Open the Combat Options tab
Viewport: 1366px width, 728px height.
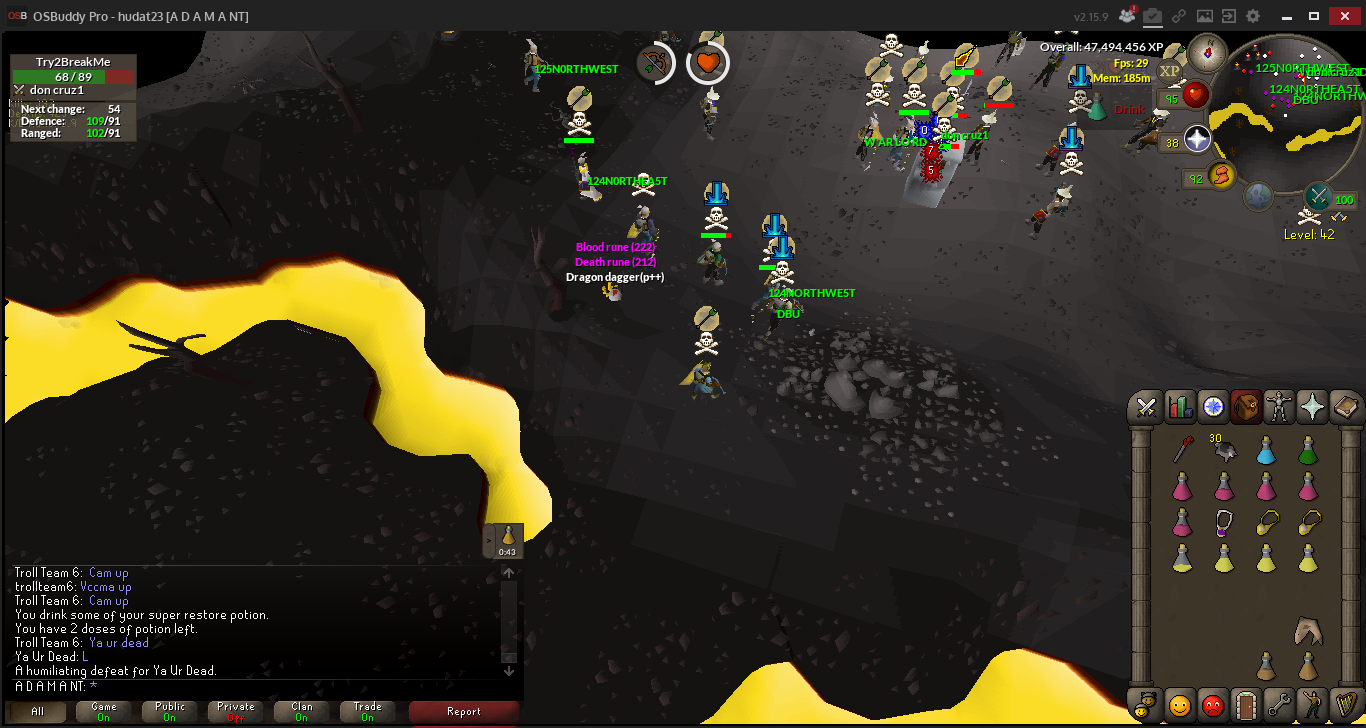pyautogui.click(x=1147, y=406)
